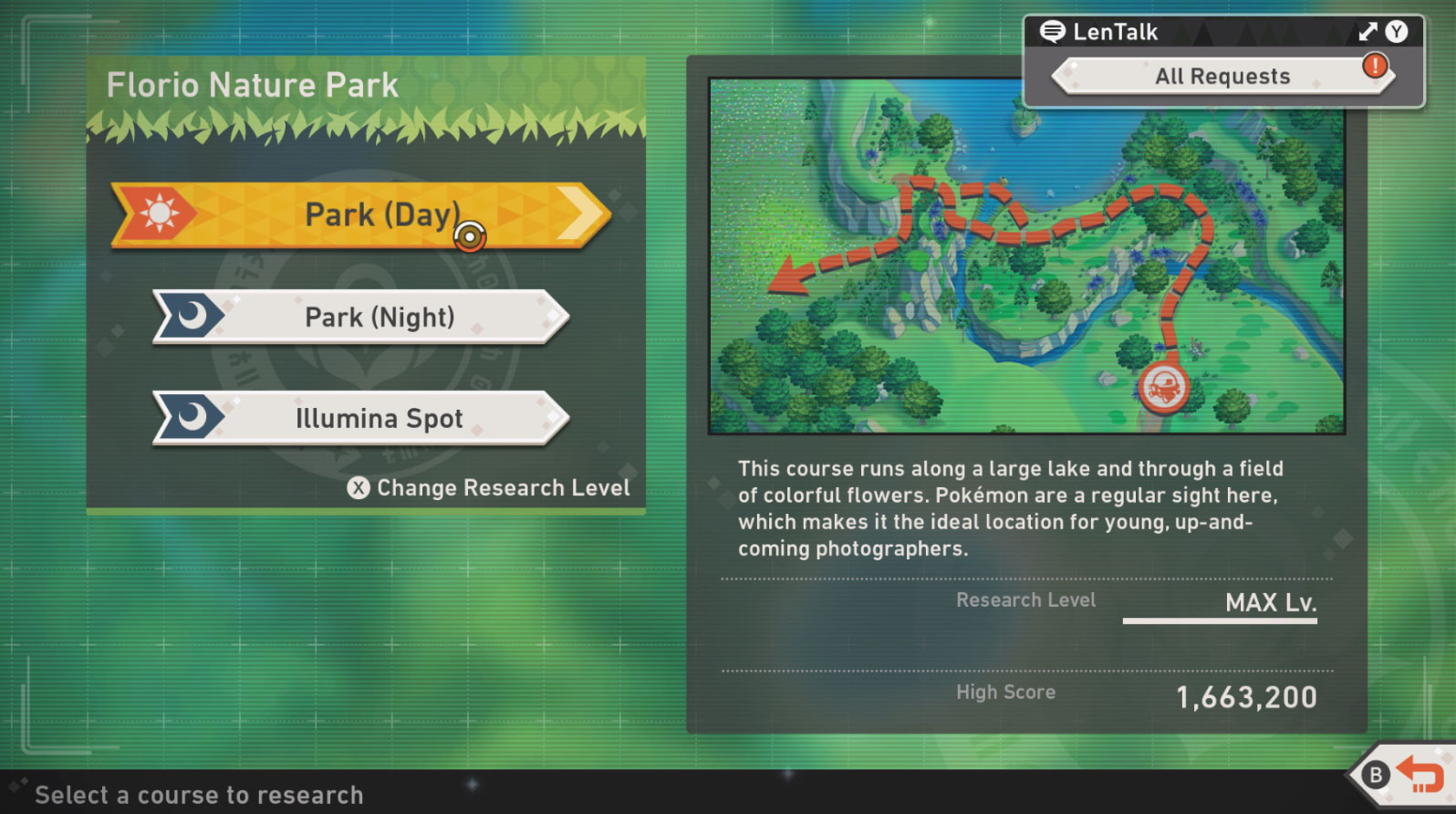View the Florio Nature Park course map

tap(1026, 256)
